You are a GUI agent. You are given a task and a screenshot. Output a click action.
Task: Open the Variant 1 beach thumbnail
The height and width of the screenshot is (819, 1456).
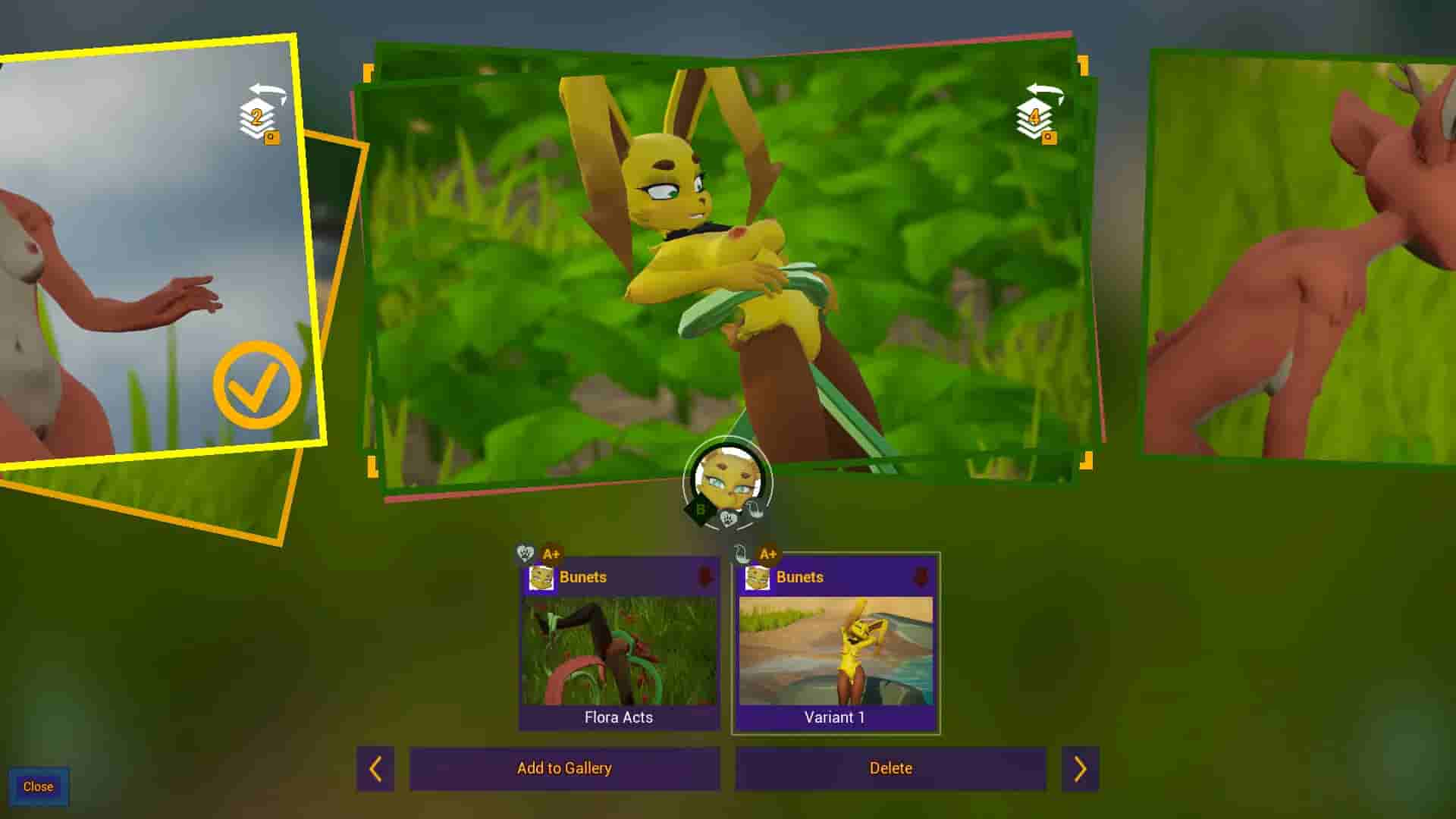[836, 652]
